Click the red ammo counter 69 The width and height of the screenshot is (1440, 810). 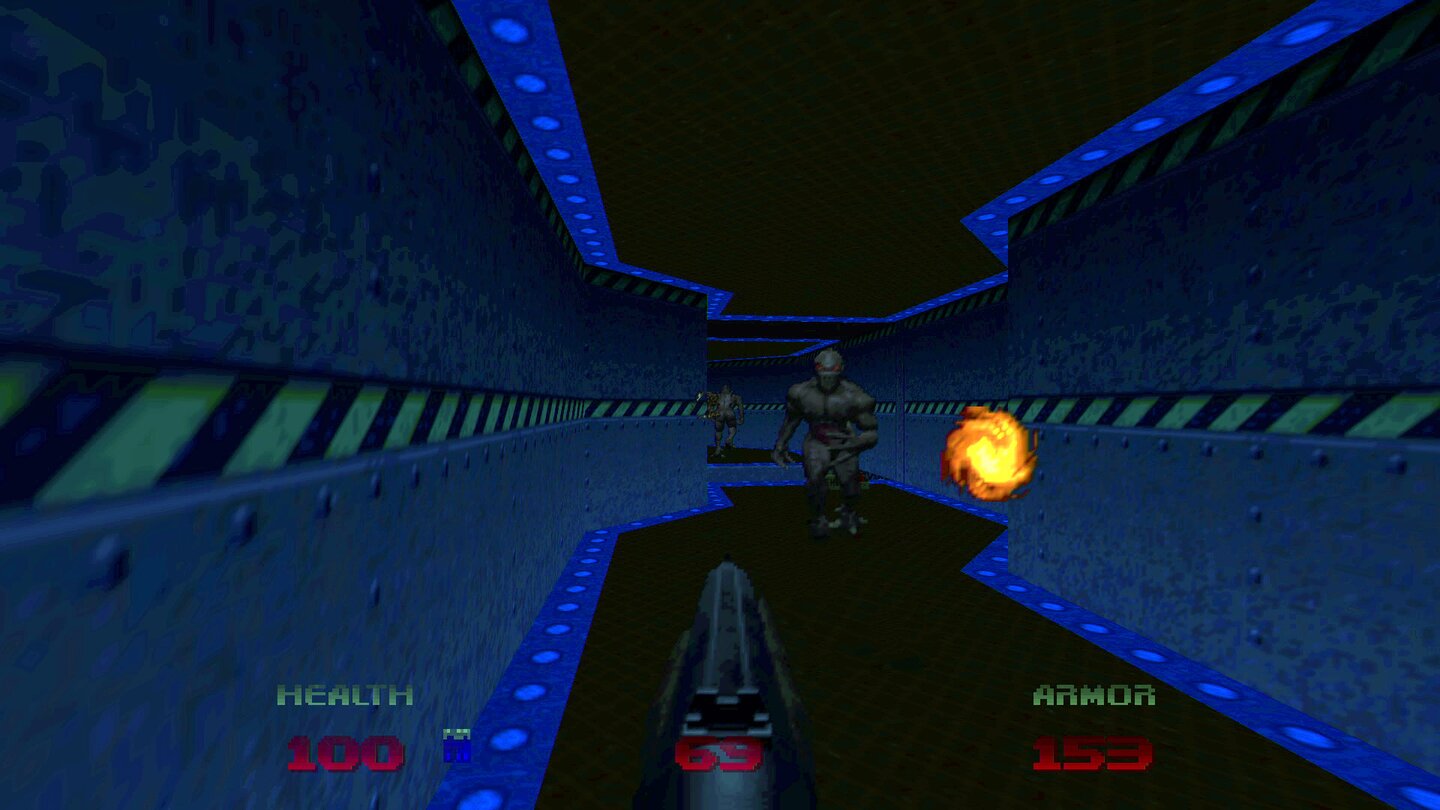click(x=722, y=755)
